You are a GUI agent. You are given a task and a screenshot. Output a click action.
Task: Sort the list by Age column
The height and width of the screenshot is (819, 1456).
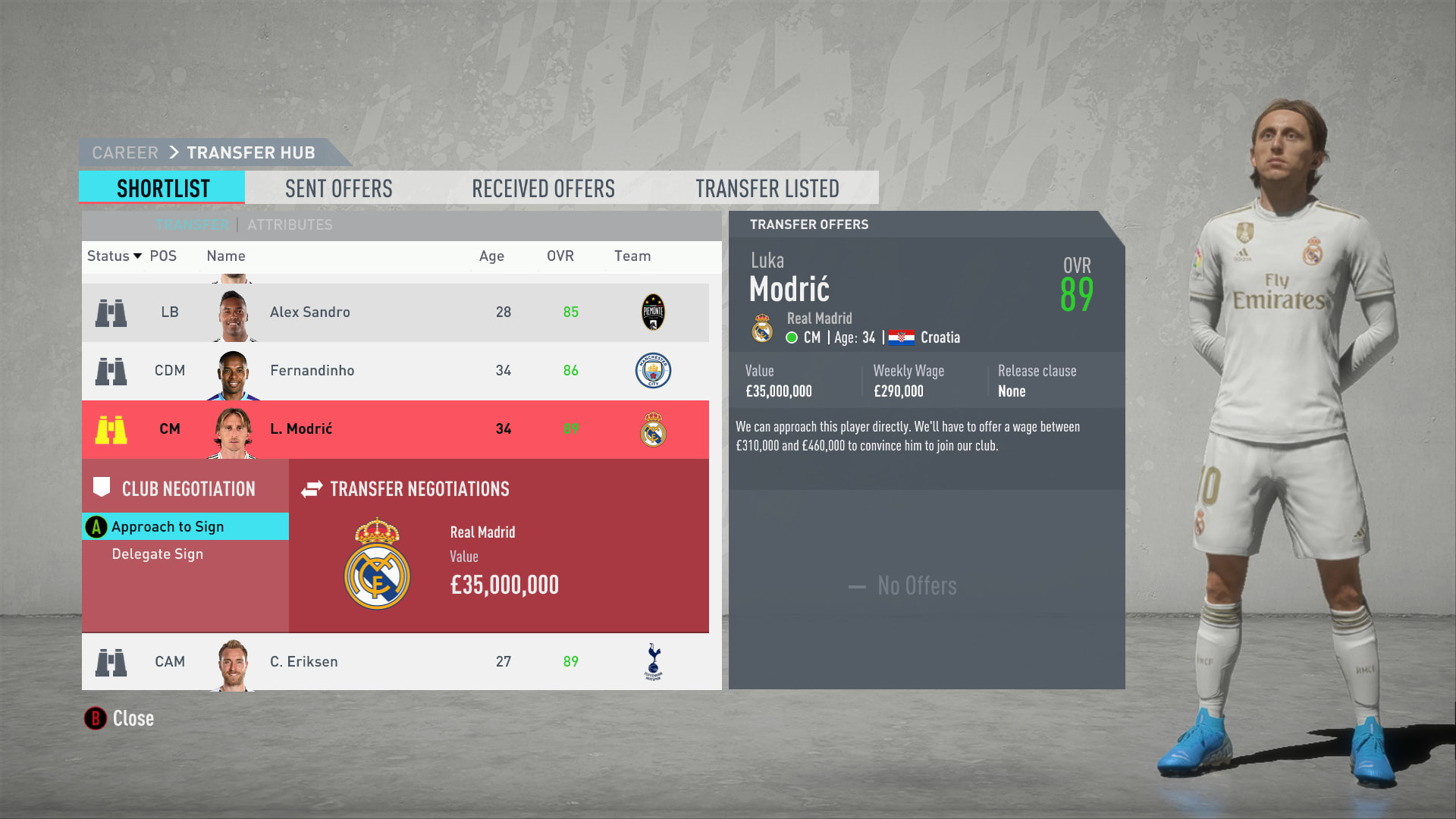tap(491, 256)
